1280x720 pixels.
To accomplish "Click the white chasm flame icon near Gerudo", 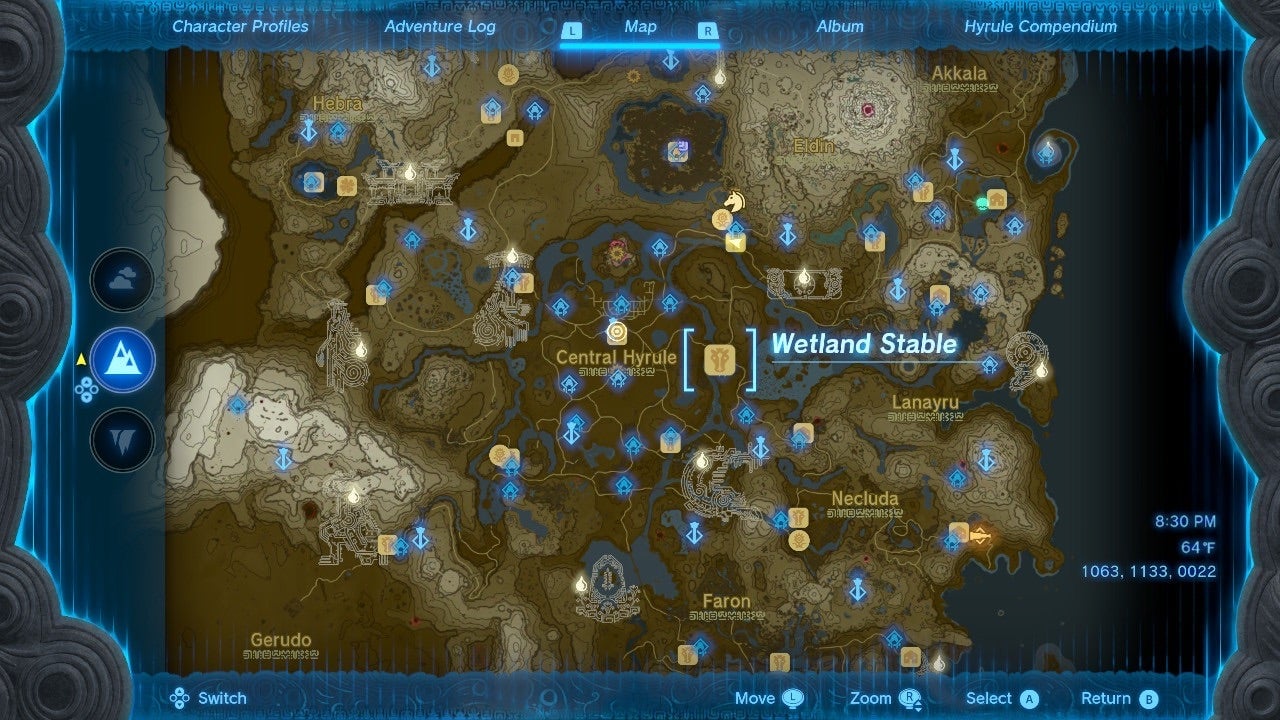I will tap(353, 496).
